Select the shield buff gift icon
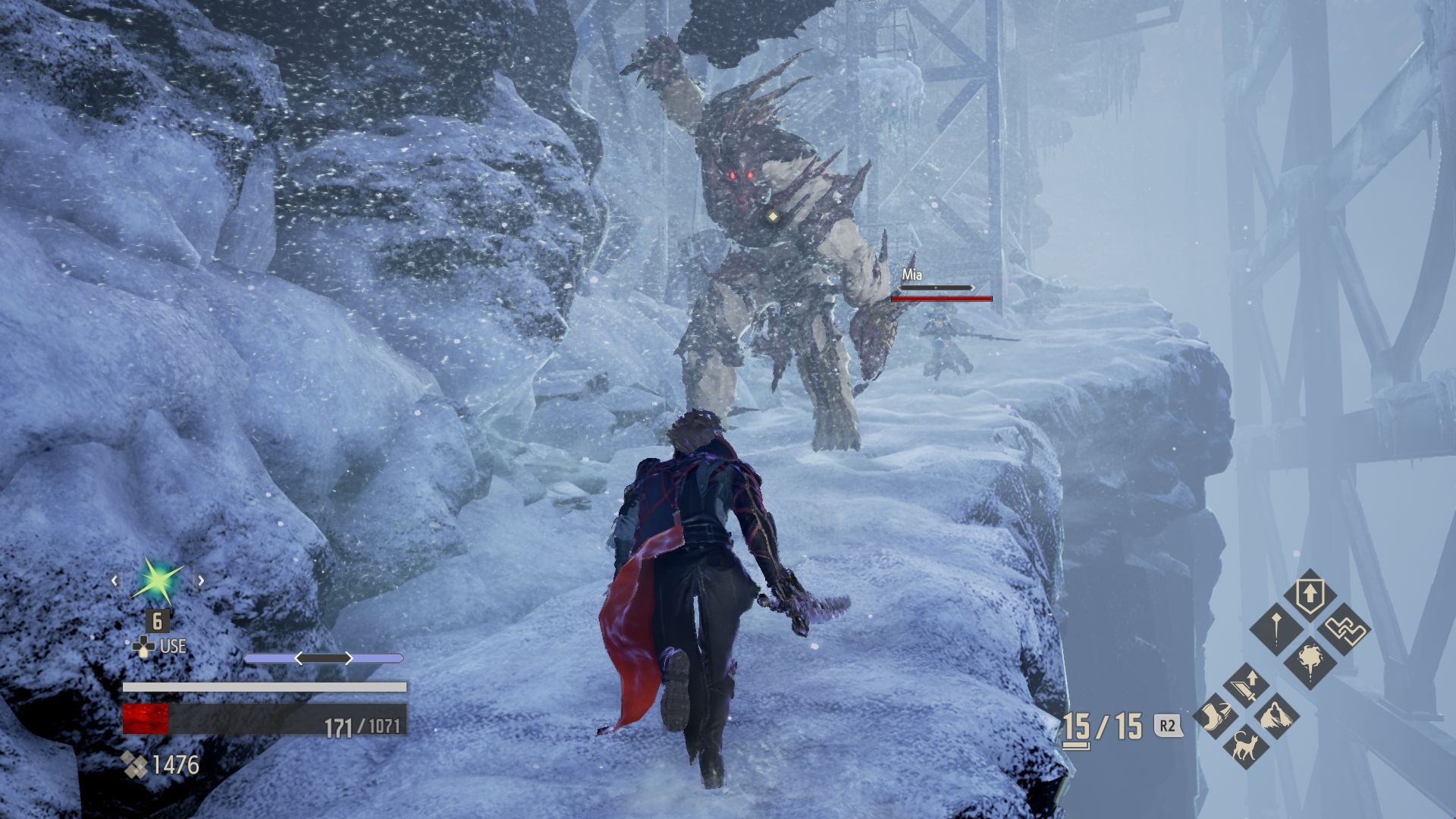The image size is (1456, 819). click(1310, 593)
